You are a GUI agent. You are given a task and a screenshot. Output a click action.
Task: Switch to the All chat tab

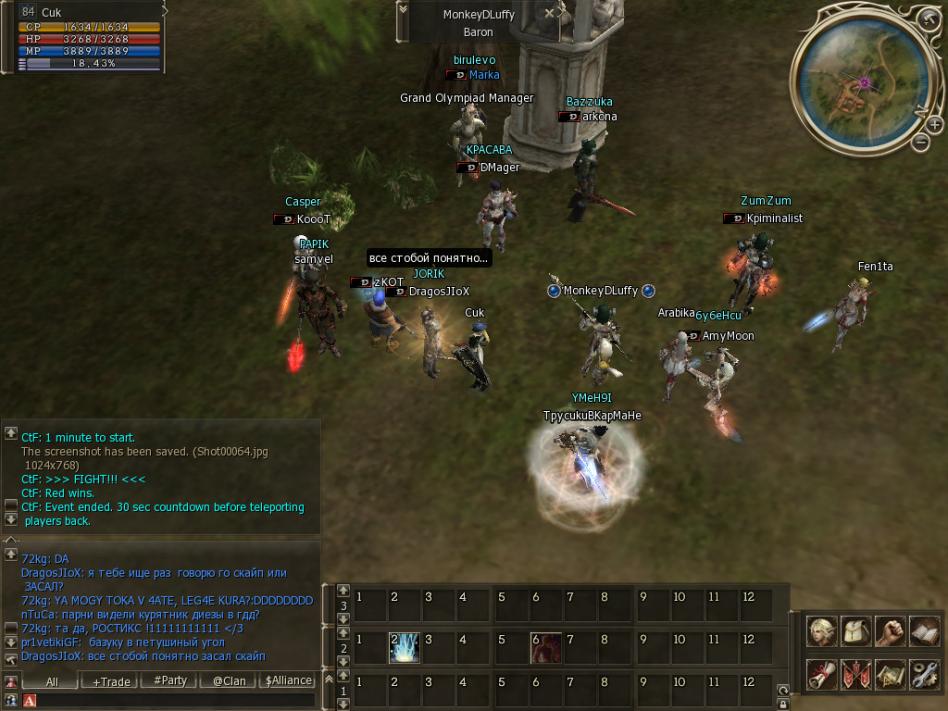tap(52, 681)
